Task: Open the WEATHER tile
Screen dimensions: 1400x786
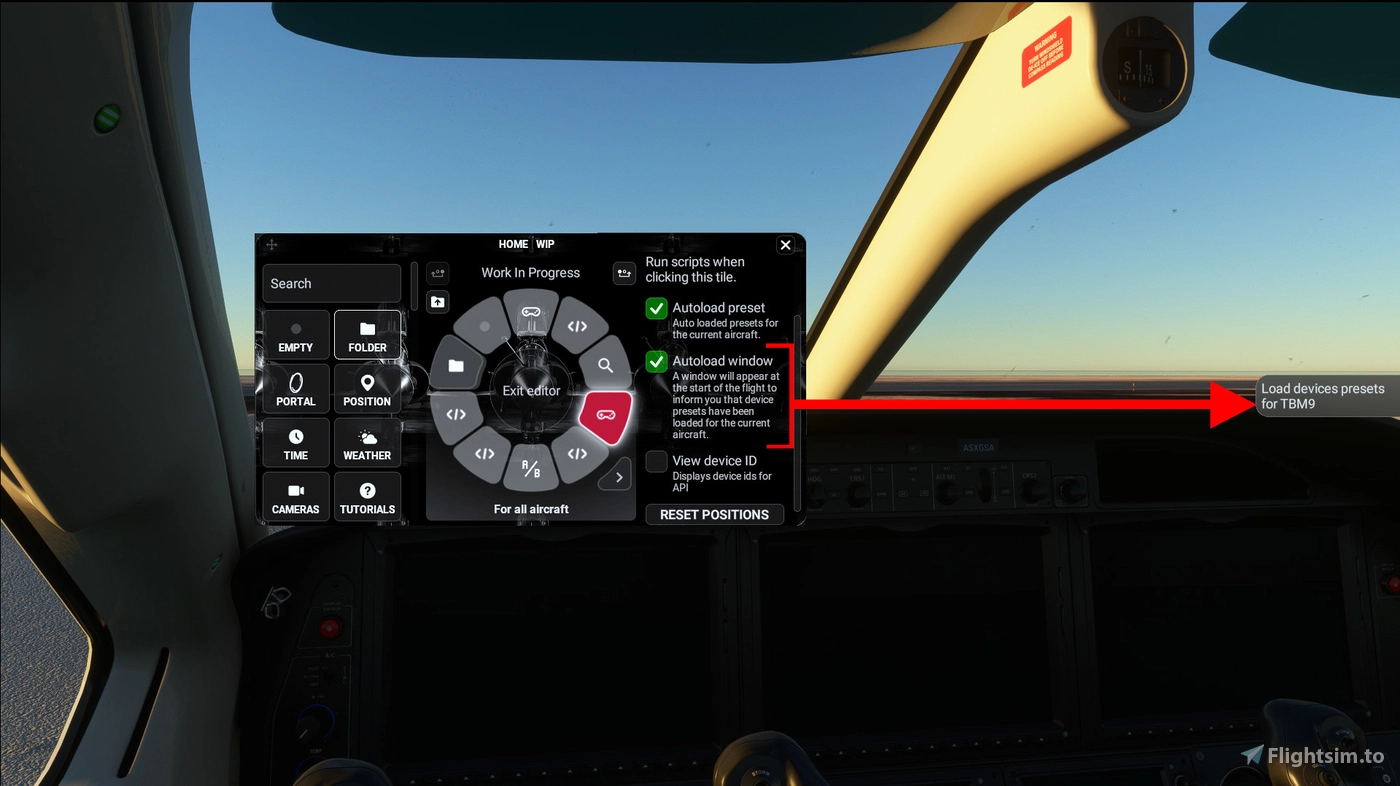Action: pos(367,442)
